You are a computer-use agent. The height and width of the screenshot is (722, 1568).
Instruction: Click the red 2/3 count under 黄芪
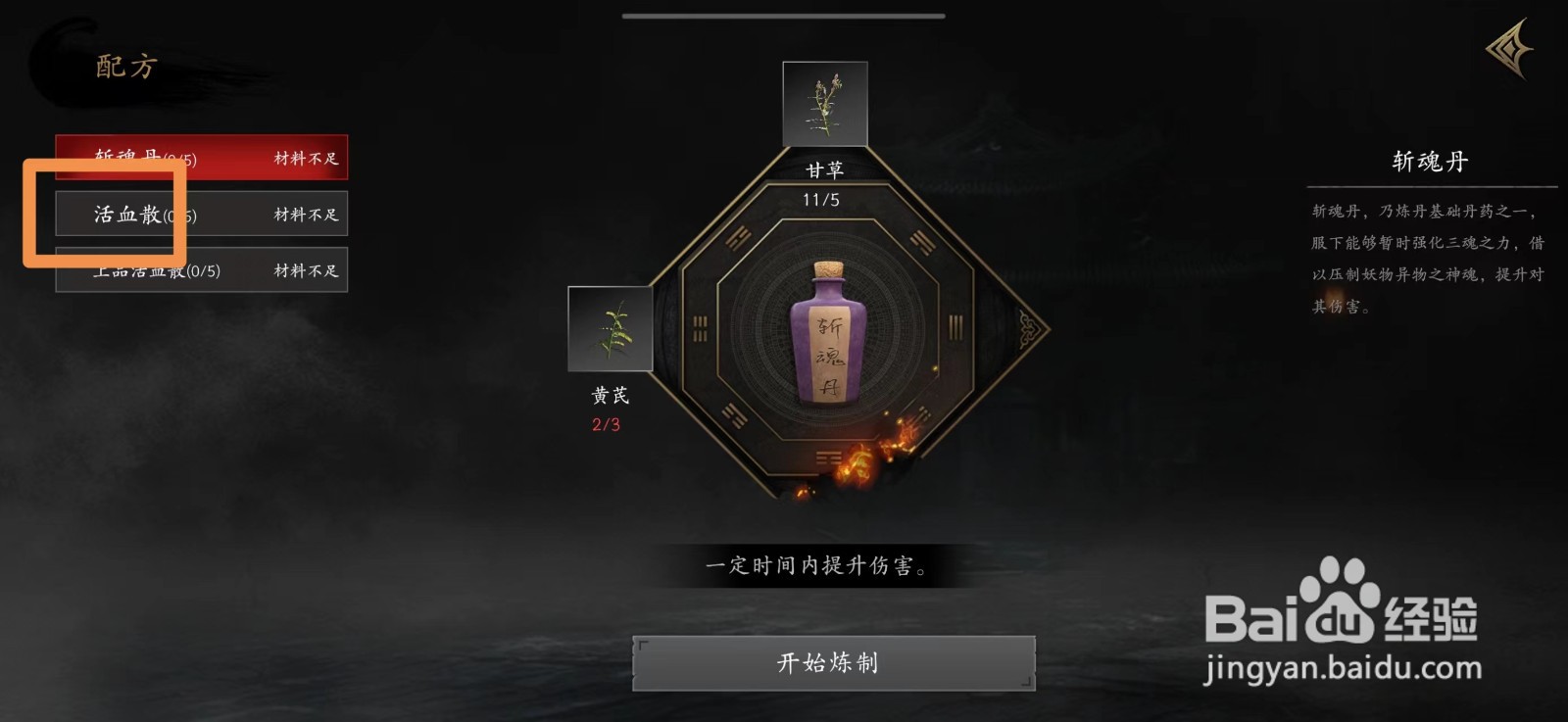605,425
